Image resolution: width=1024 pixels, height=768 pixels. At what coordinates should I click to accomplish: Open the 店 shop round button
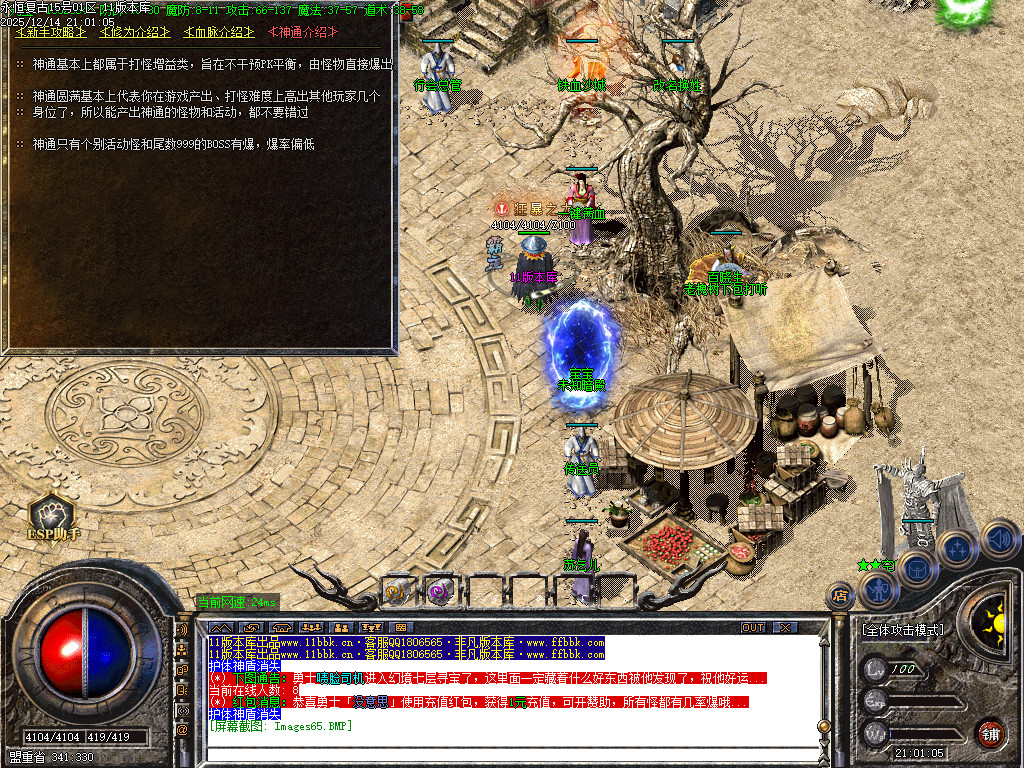pos(840,596)
